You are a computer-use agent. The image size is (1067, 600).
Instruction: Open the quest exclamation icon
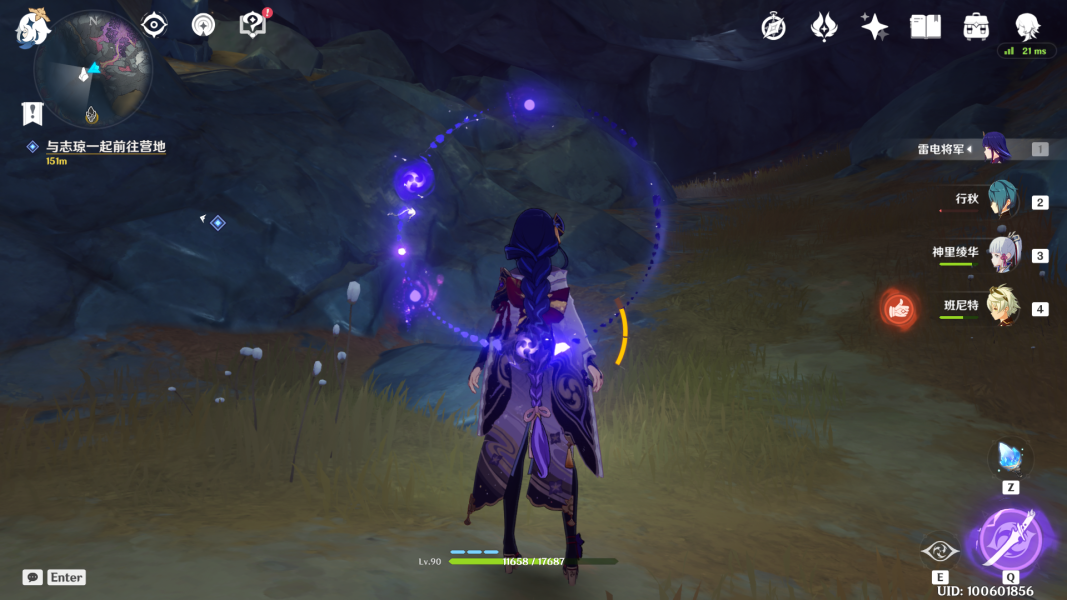coord(33,113)
